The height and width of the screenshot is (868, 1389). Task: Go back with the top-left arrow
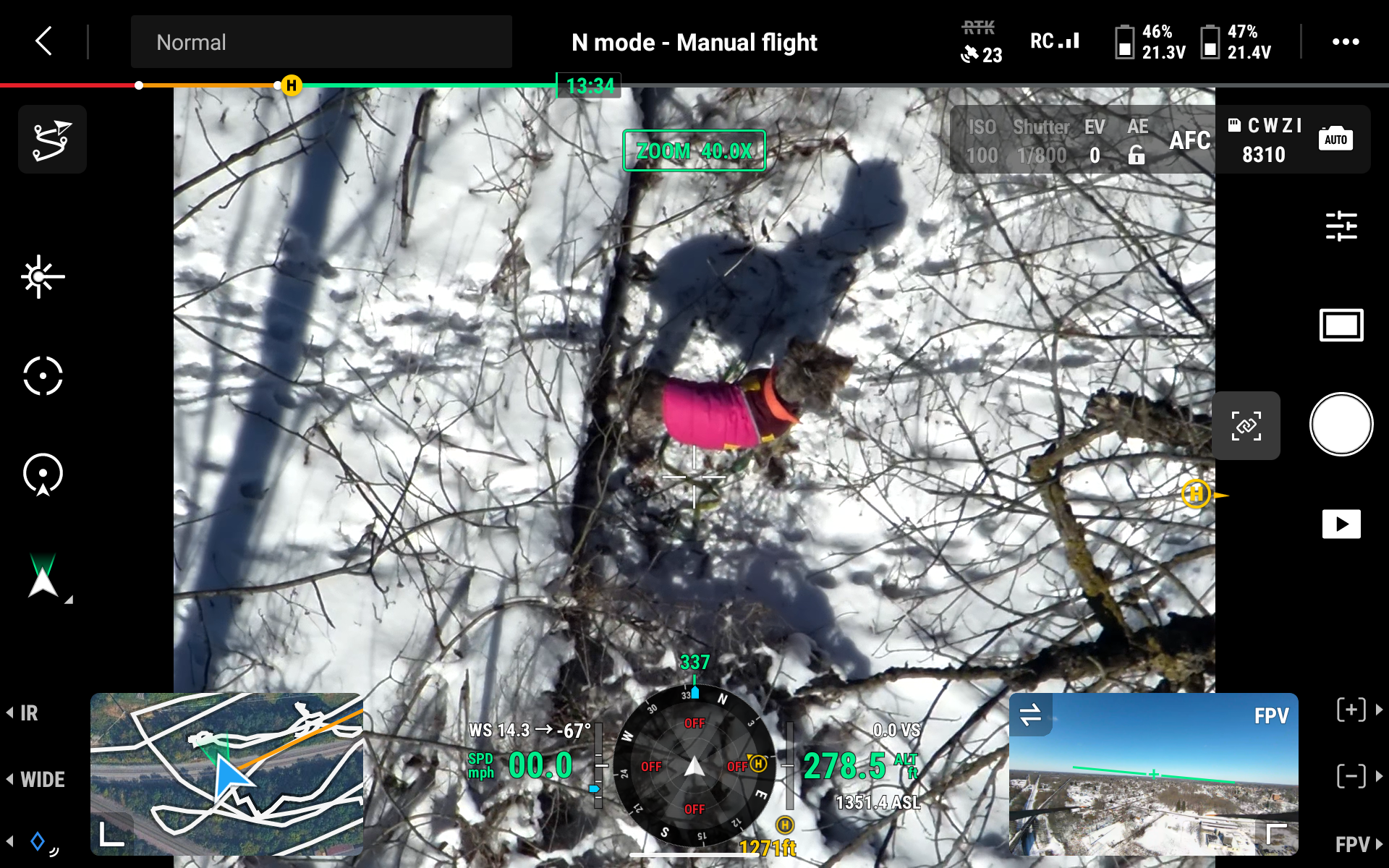point(44,41)
